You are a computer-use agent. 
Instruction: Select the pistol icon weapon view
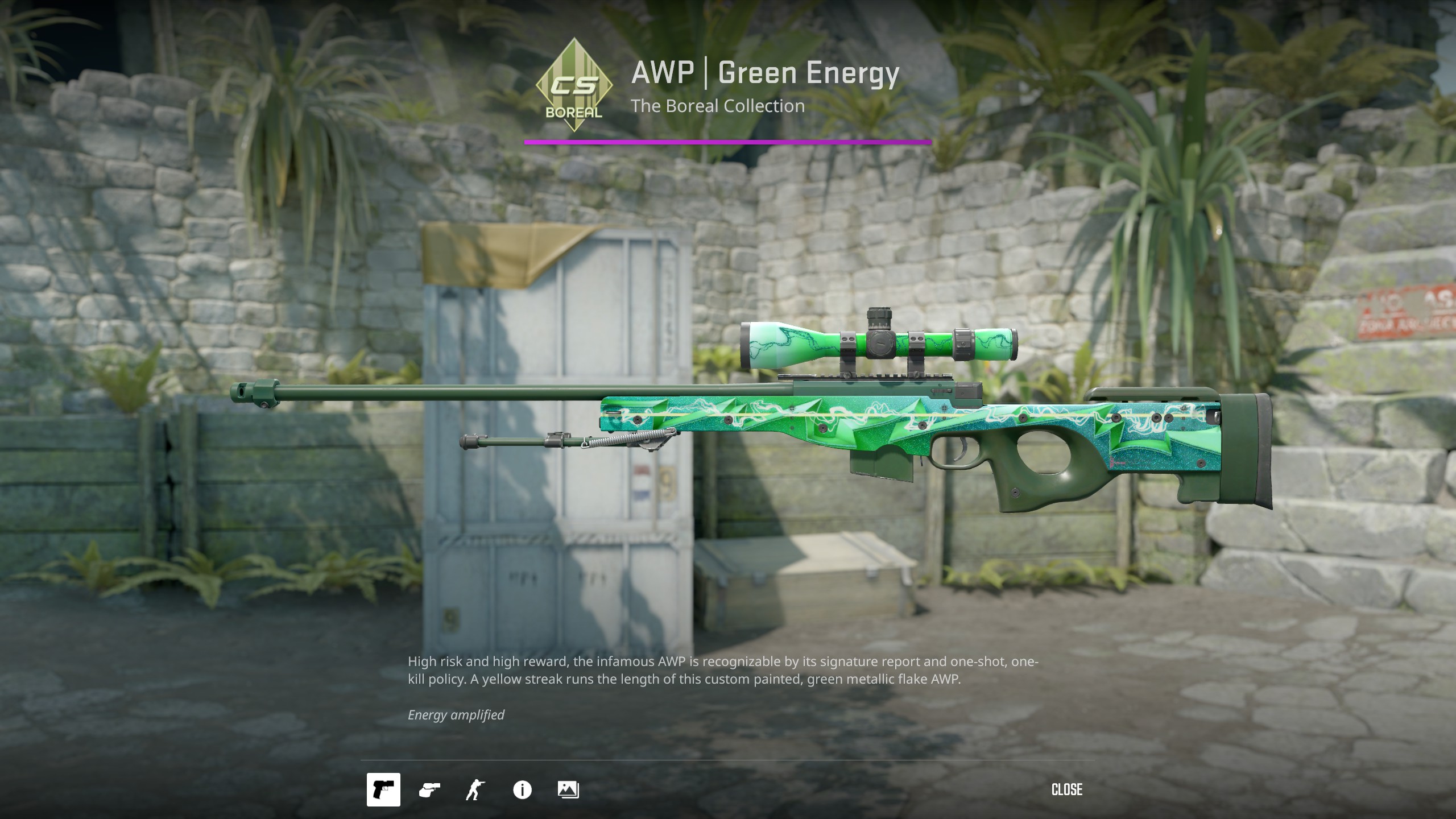coord(383,789)
